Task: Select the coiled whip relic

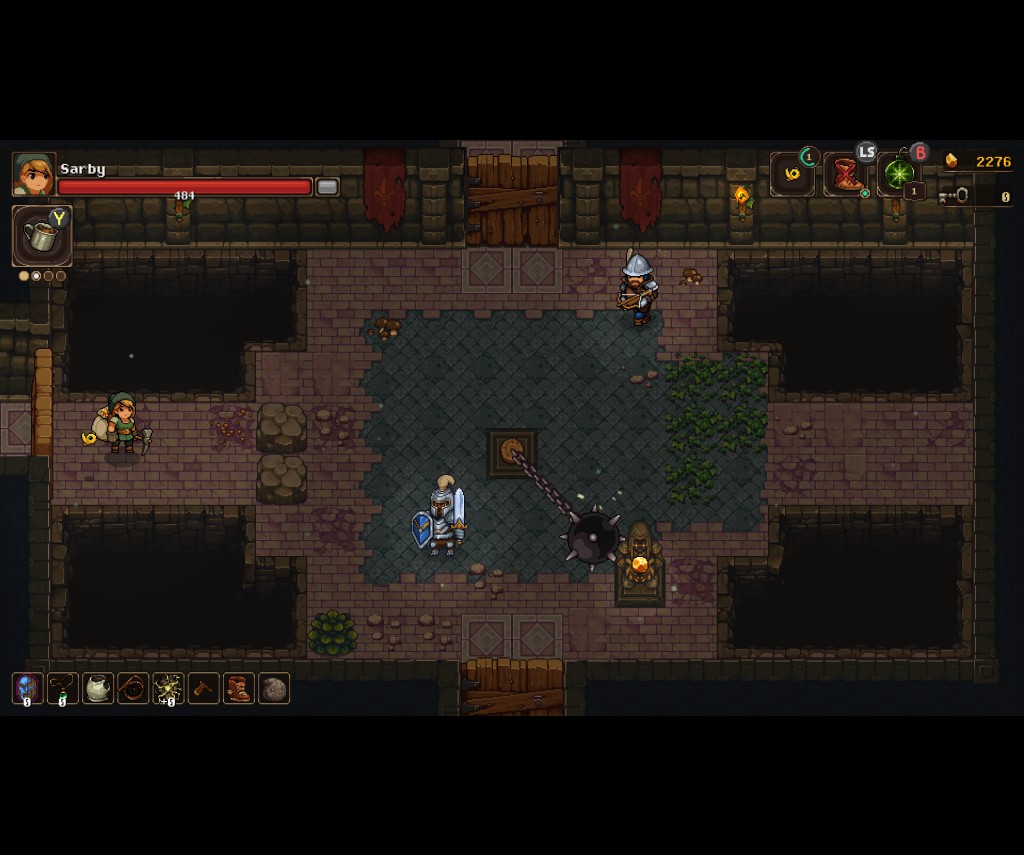Action: point(133,688)
